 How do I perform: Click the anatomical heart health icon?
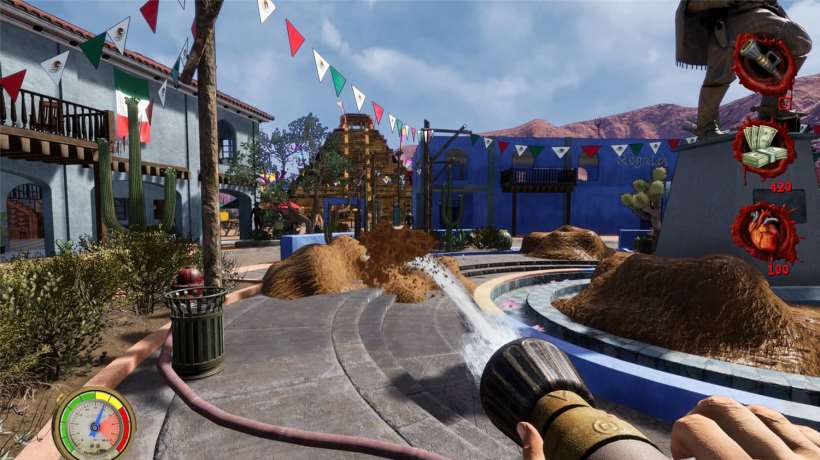point(764,232)
